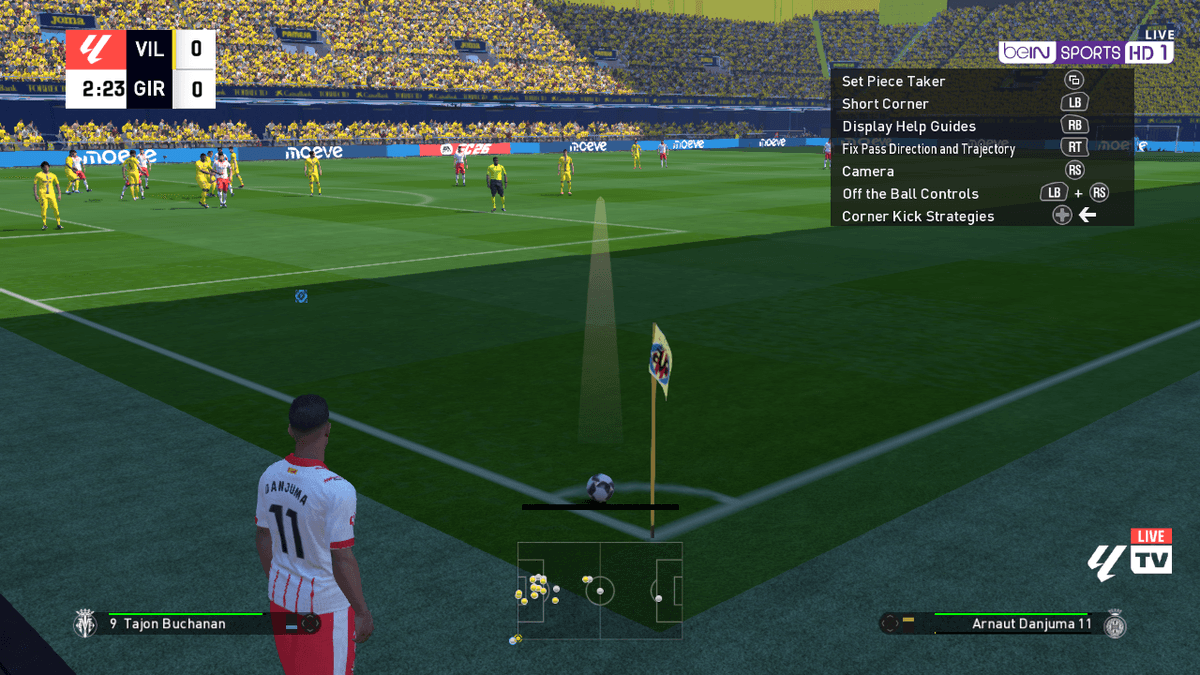Open Corner Kick Strategies
The height and width of the screenshot is (675, 1200).
tap(917, 216)
